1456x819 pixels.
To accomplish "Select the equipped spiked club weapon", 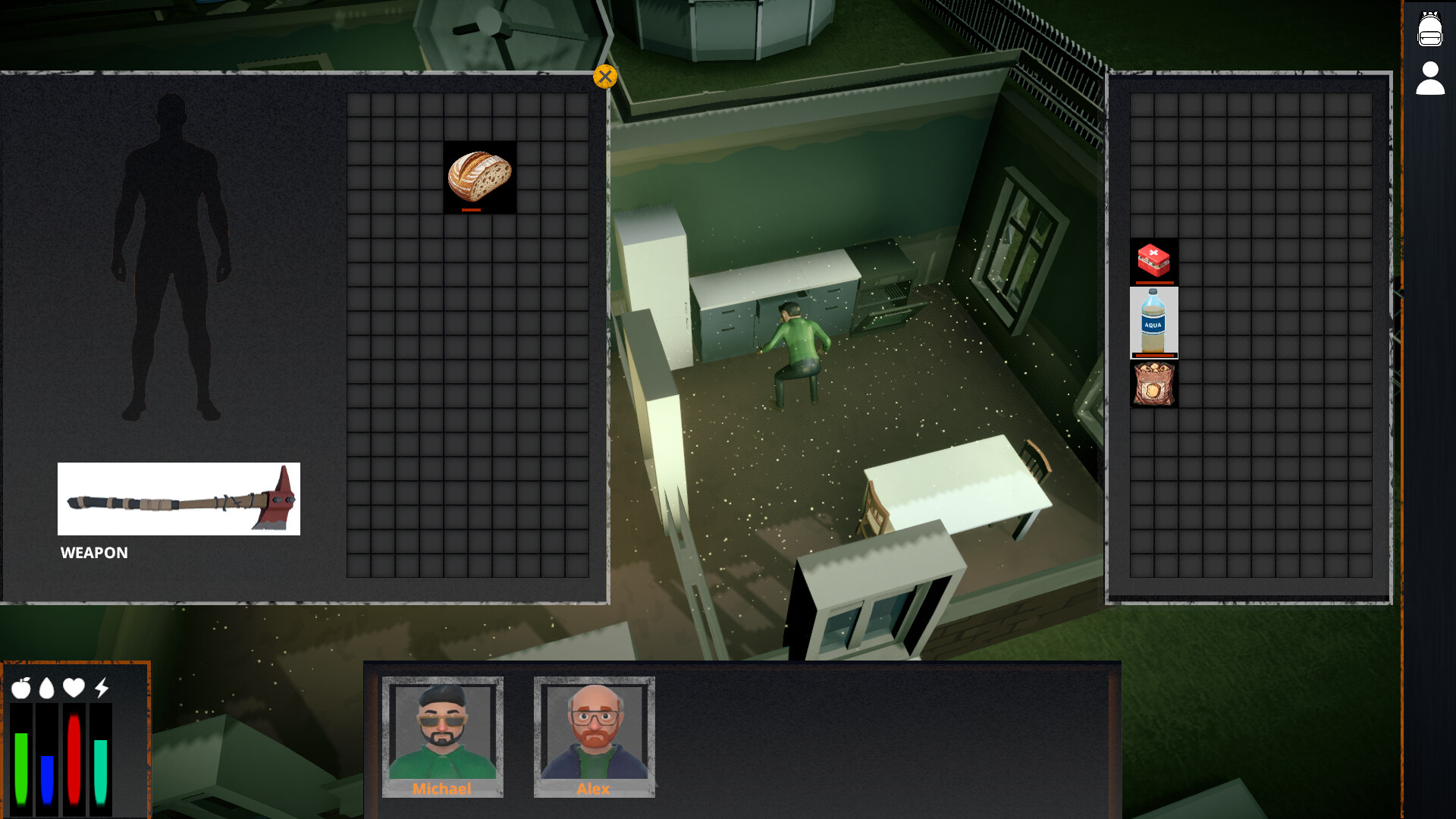I will [178, 499].
